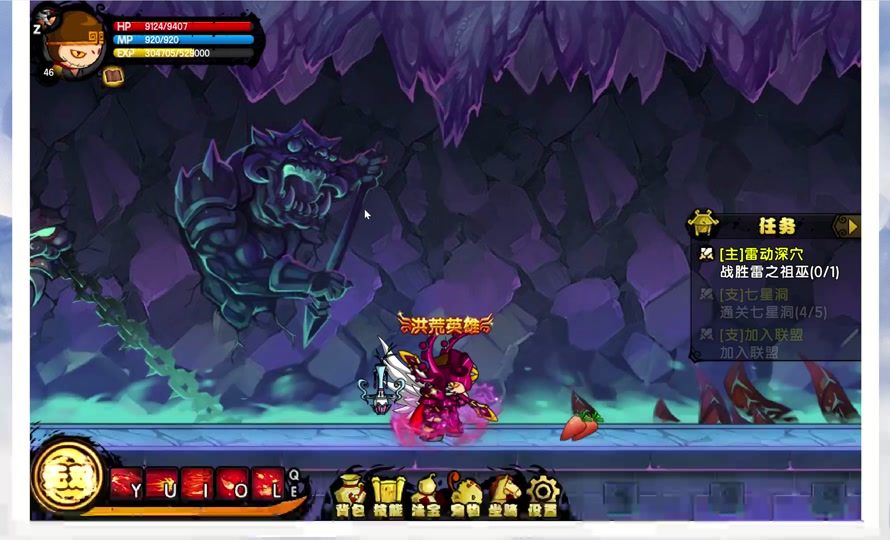Select the side quest 七星洞

click(753, 294)
